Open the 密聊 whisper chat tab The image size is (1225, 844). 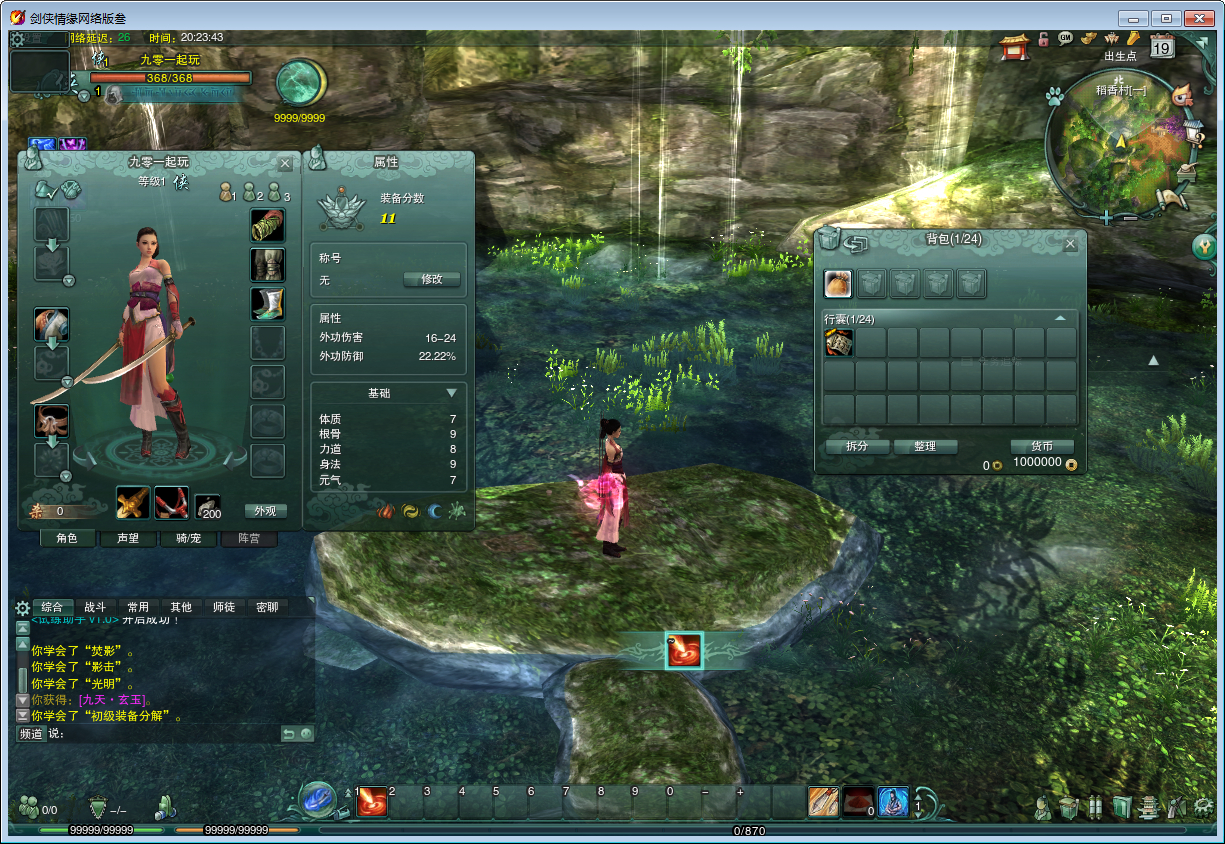click(x=267, y=607)
